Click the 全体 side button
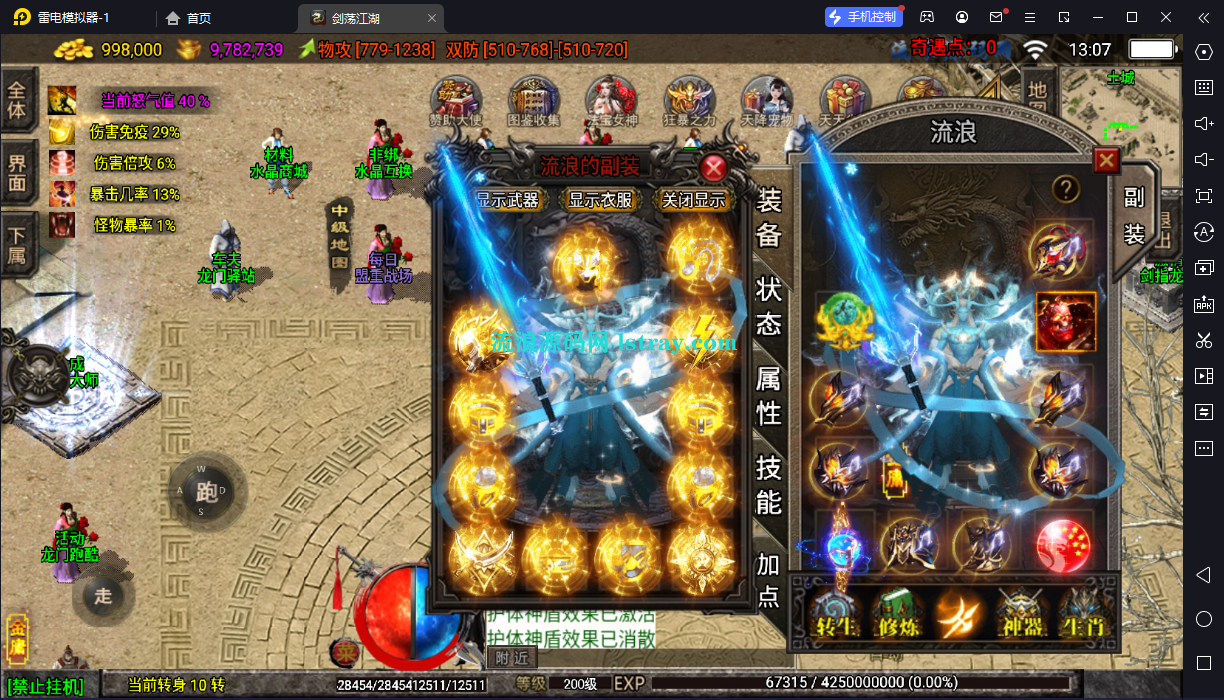 (x=17, y=99)
